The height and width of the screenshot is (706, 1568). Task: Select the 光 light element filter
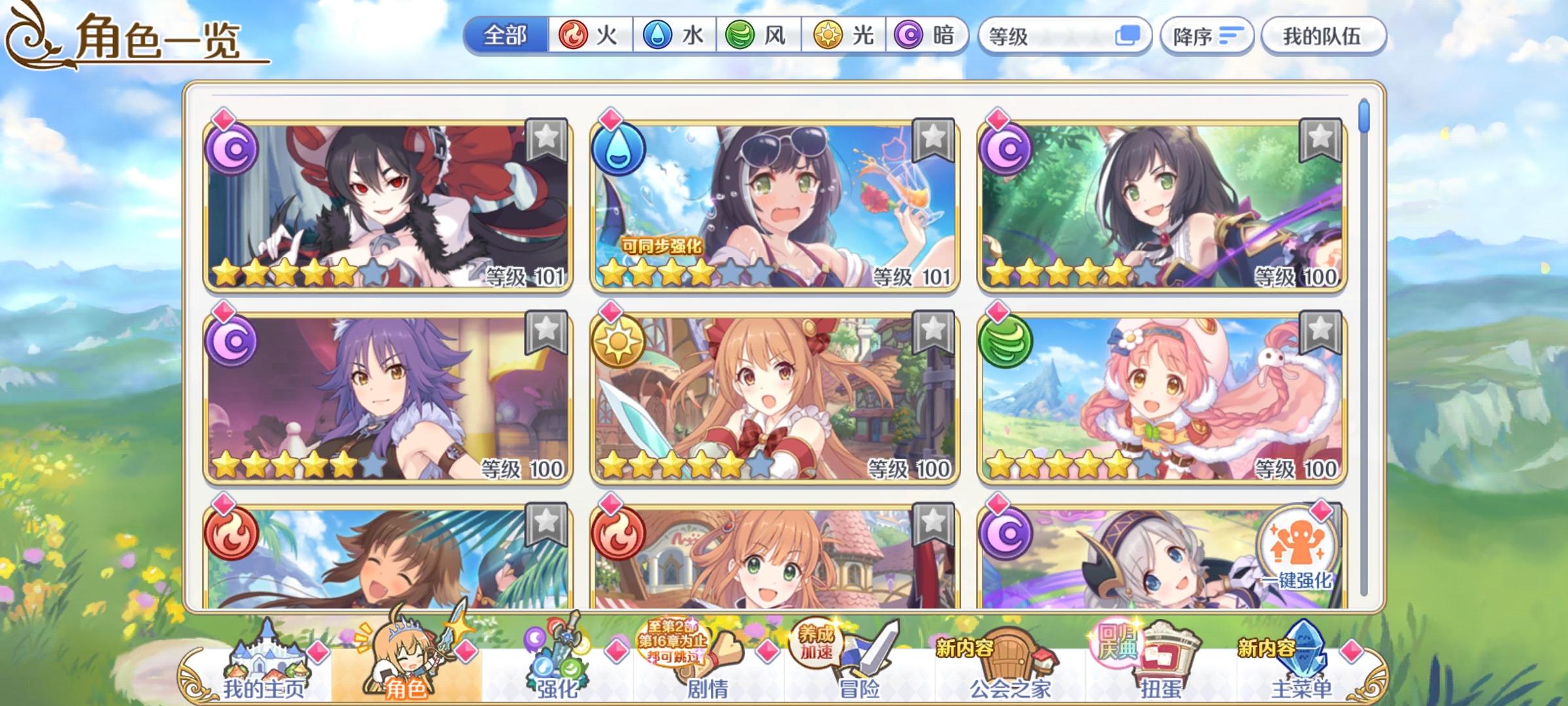(835, 37)
